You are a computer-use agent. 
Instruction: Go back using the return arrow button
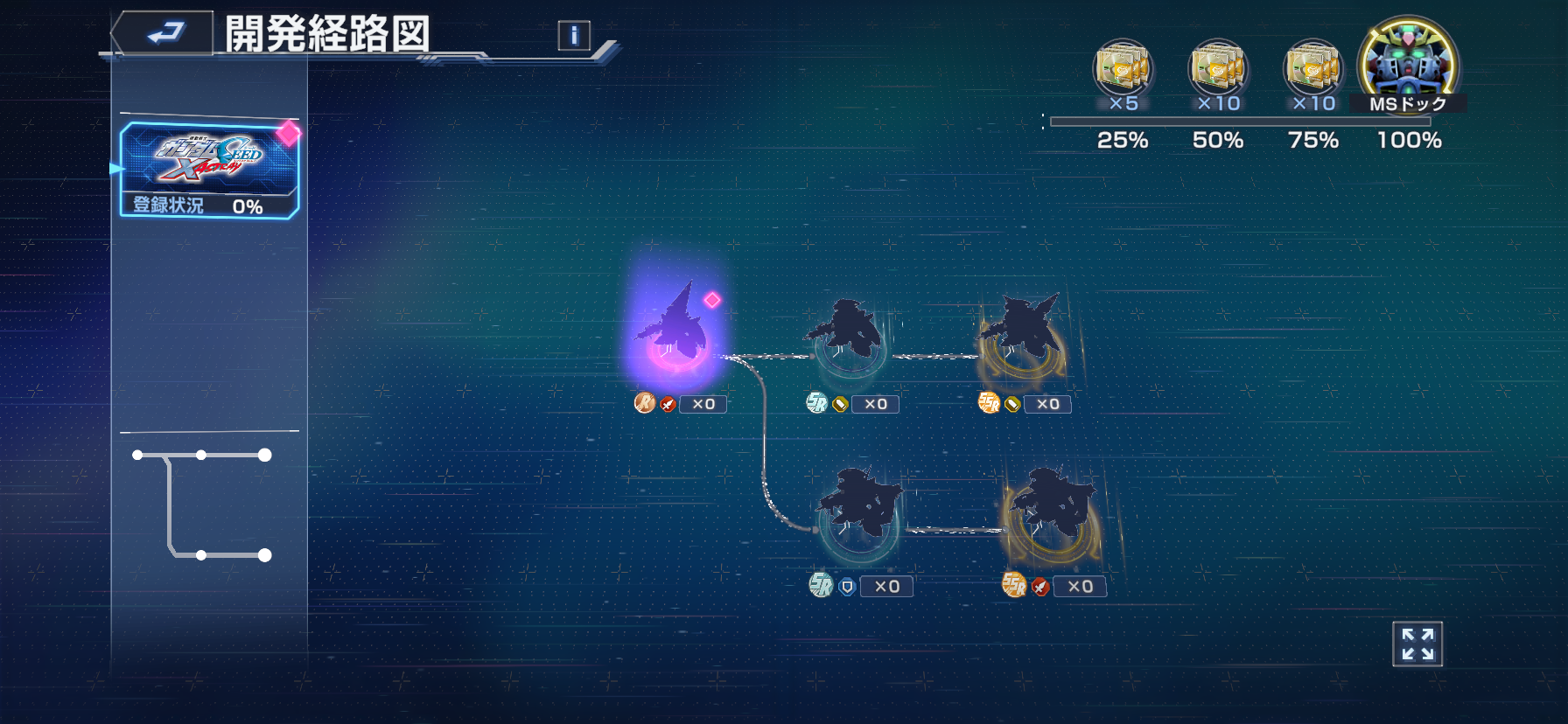164,33
